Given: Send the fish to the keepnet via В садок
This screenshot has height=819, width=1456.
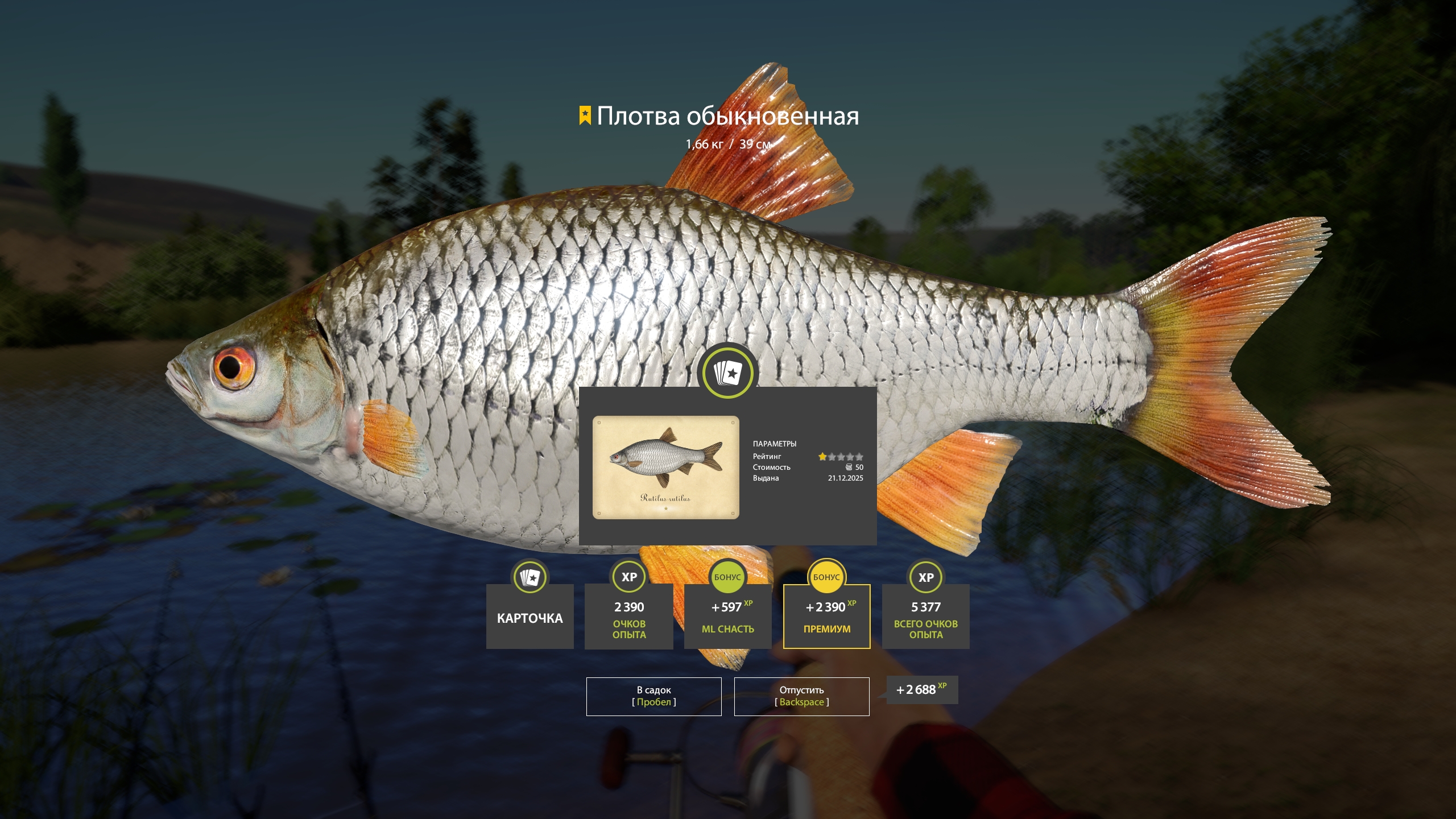Looking at the screenshot, I should 653,696.
